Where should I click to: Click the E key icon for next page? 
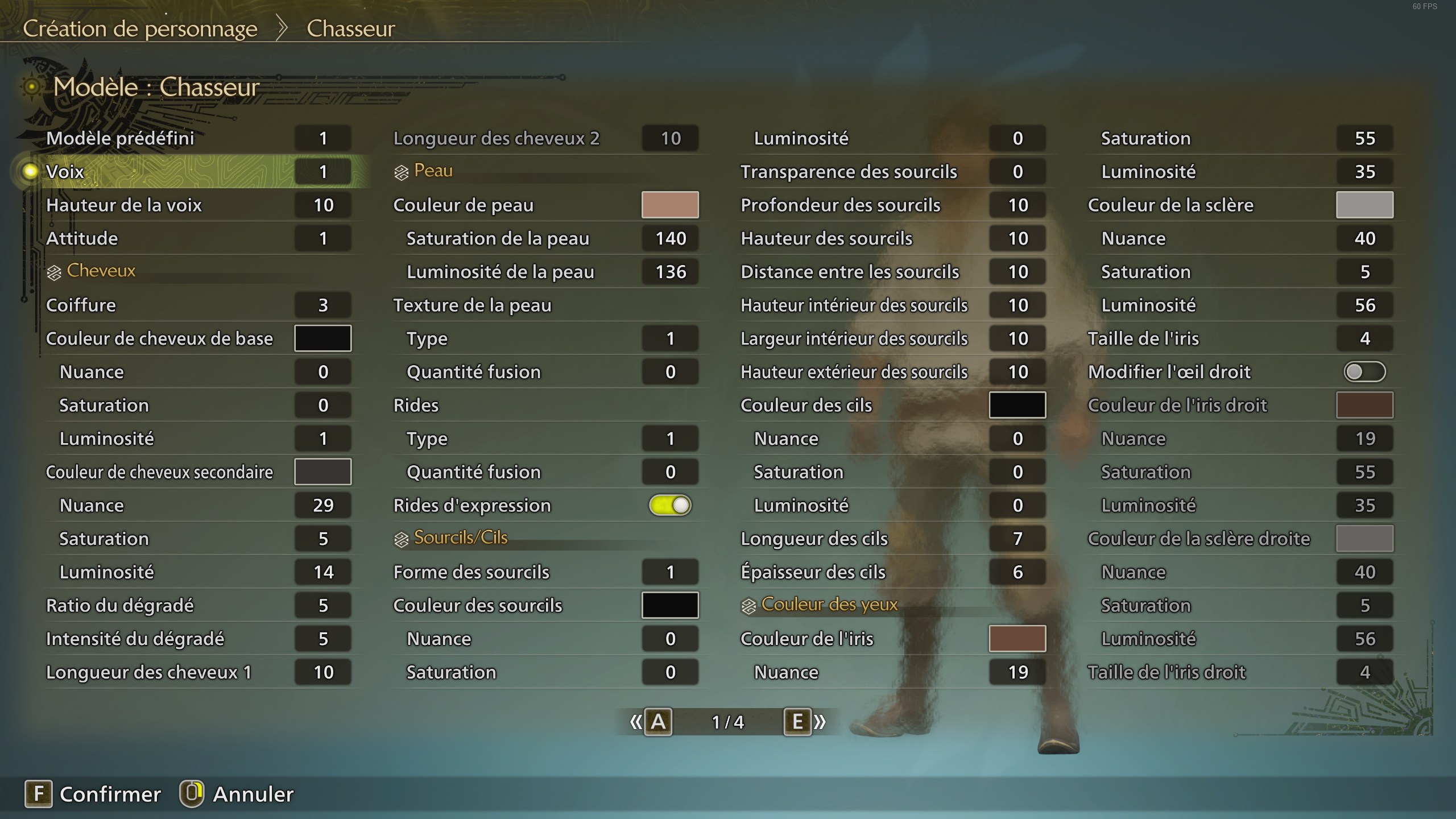point(798,721)
